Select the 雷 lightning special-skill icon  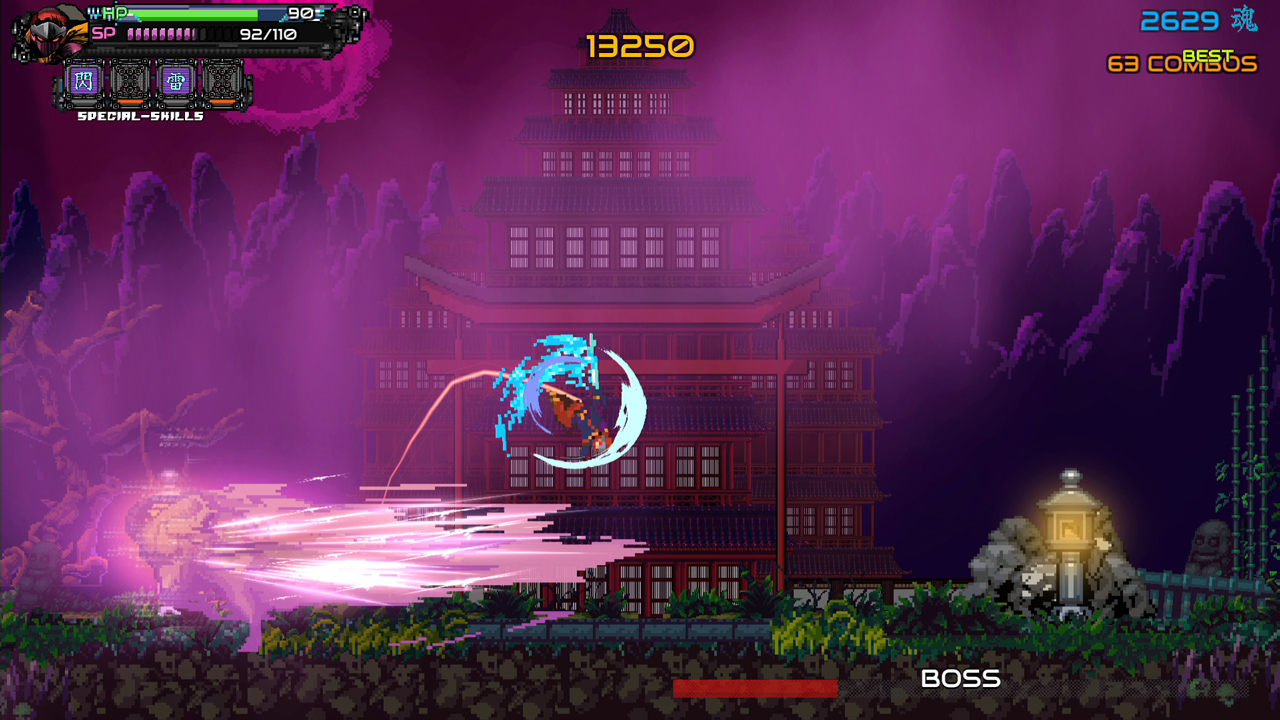175,80
